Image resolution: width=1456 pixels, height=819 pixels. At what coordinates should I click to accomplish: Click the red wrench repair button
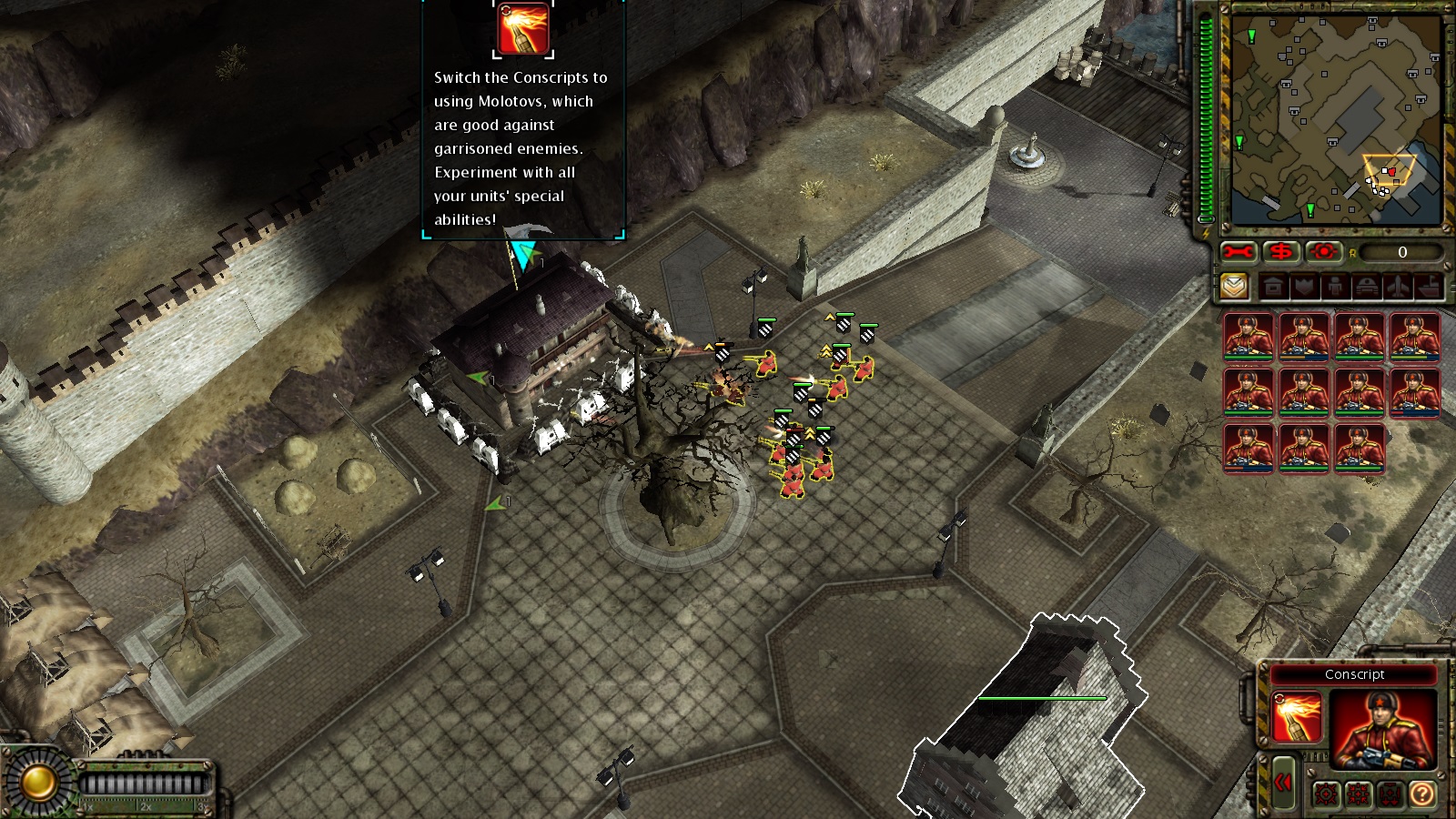tap(1238, 252)
